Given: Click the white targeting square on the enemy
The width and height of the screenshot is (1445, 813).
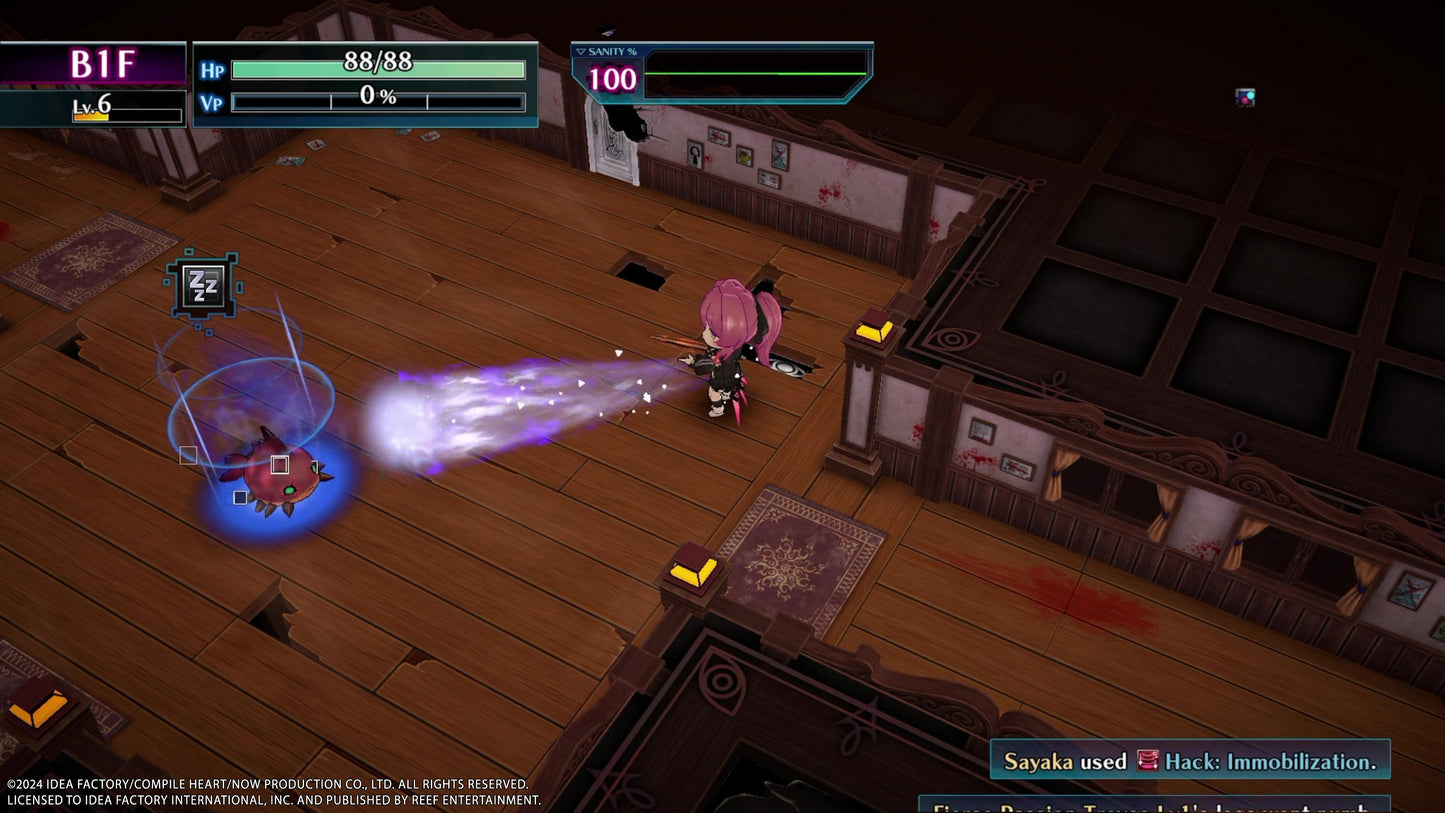Looking at the screenshot, I should (x=278, y=464).
